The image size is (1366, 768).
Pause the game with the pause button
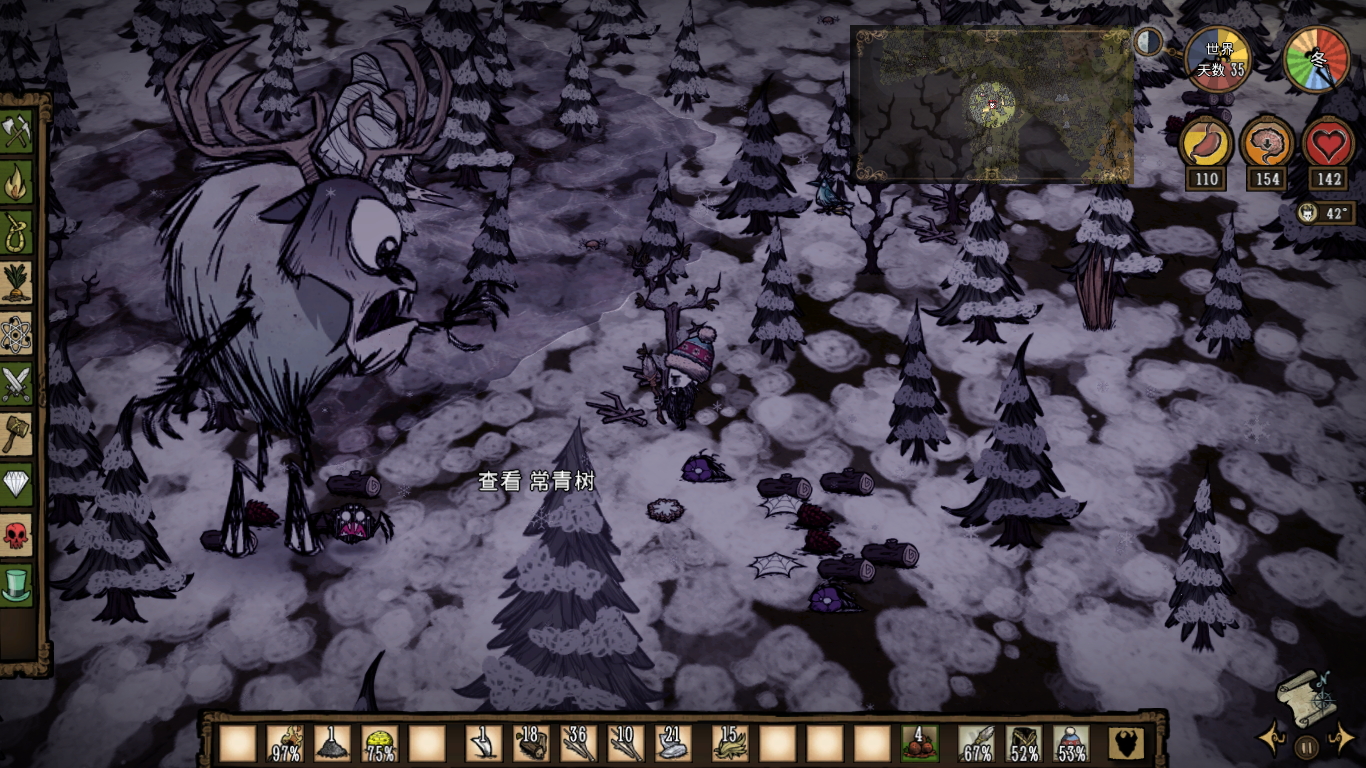coord(1306,746)
